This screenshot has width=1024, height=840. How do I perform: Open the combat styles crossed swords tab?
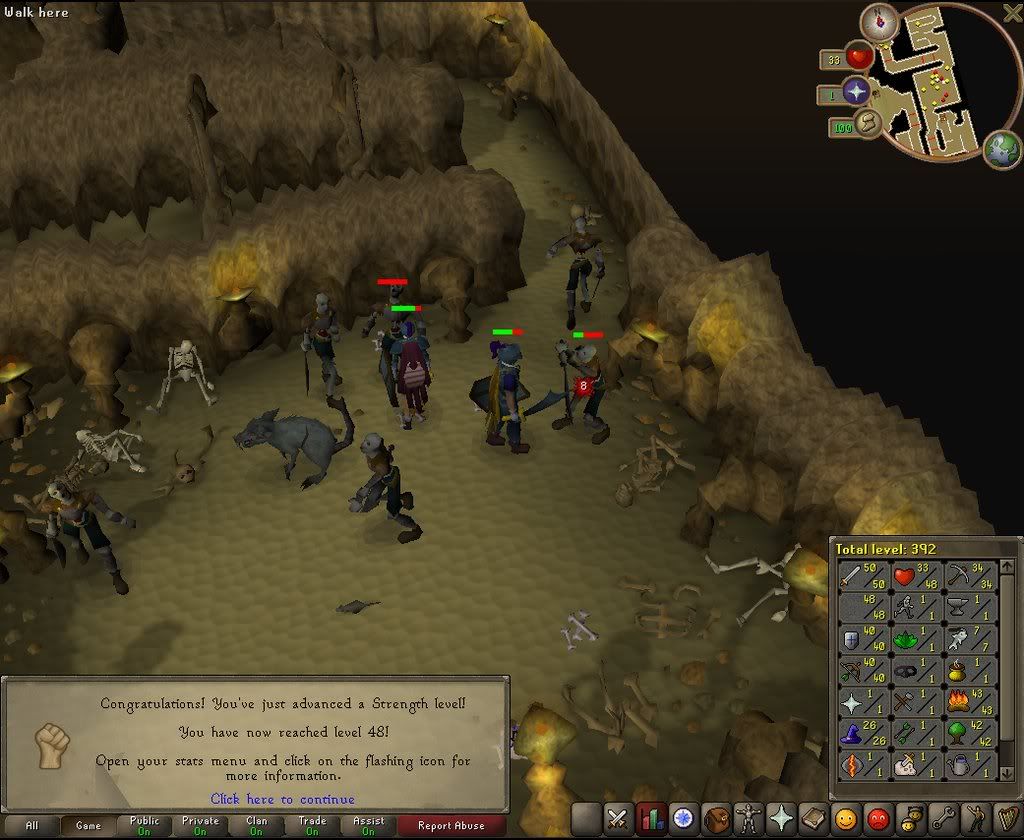click(x=619, y=818)
